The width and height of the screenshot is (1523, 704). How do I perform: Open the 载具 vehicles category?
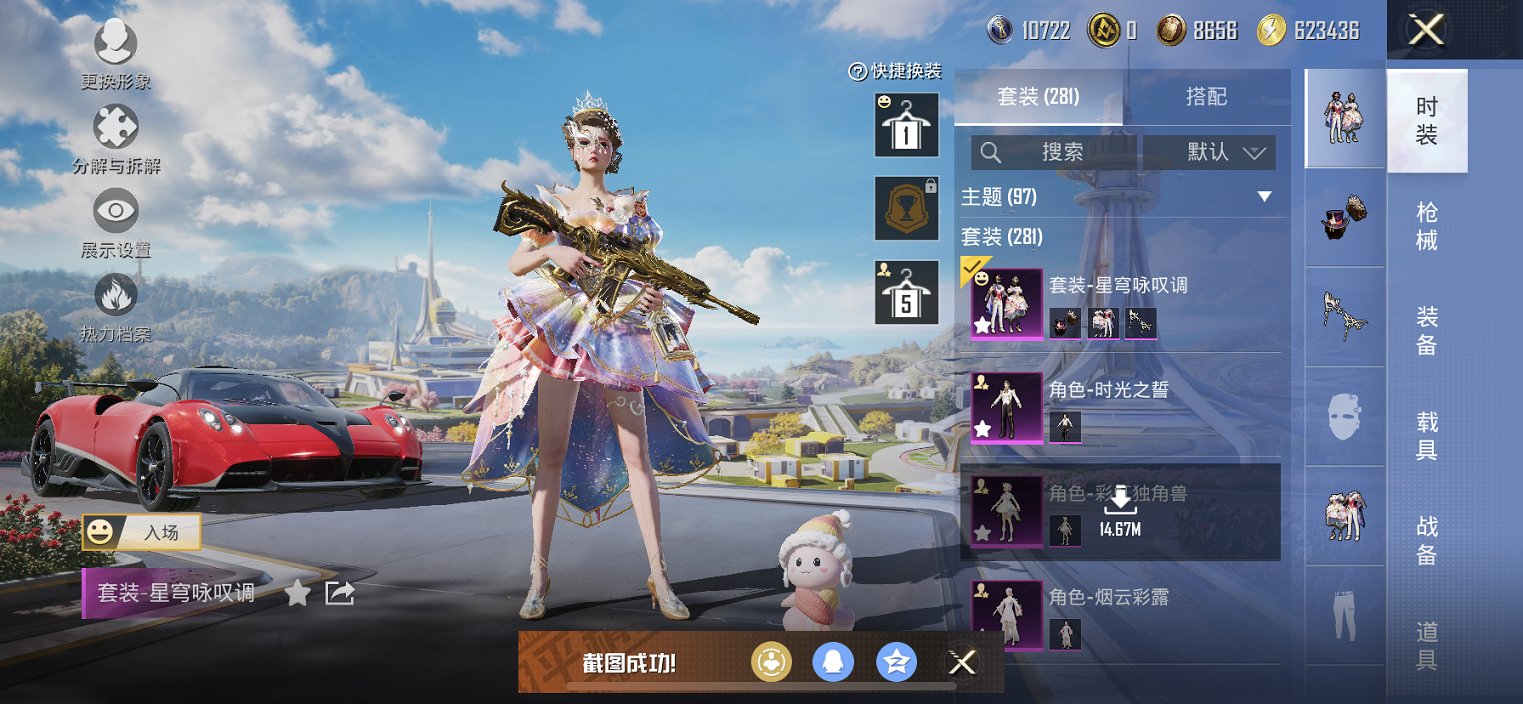click(1427, 435)
